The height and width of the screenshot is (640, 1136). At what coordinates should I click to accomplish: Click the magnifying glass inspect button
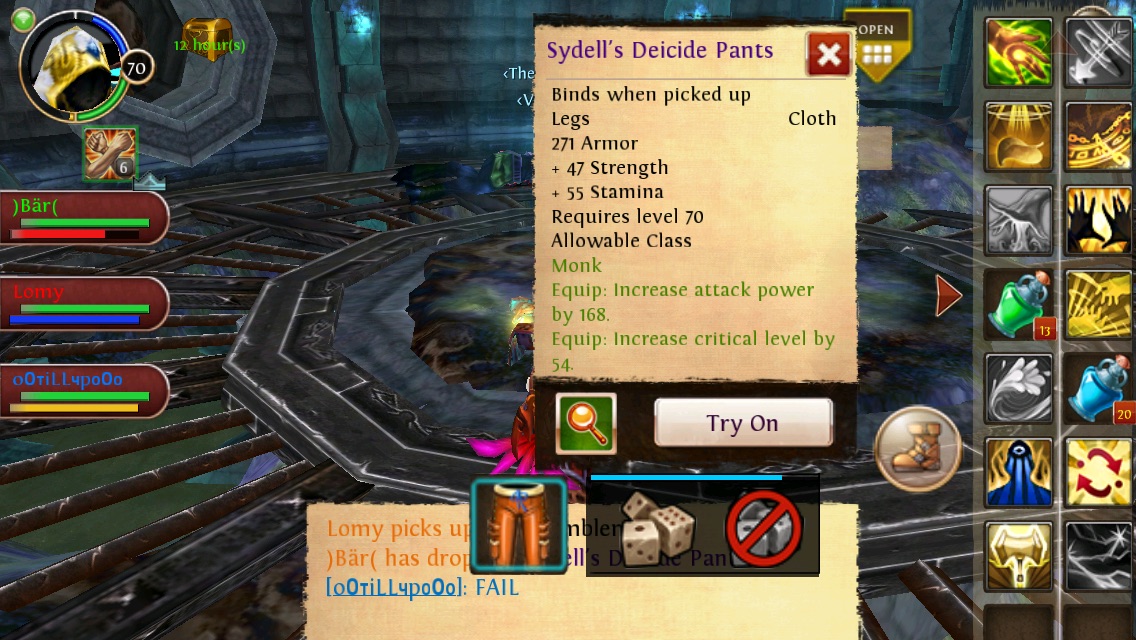point(586,423)
